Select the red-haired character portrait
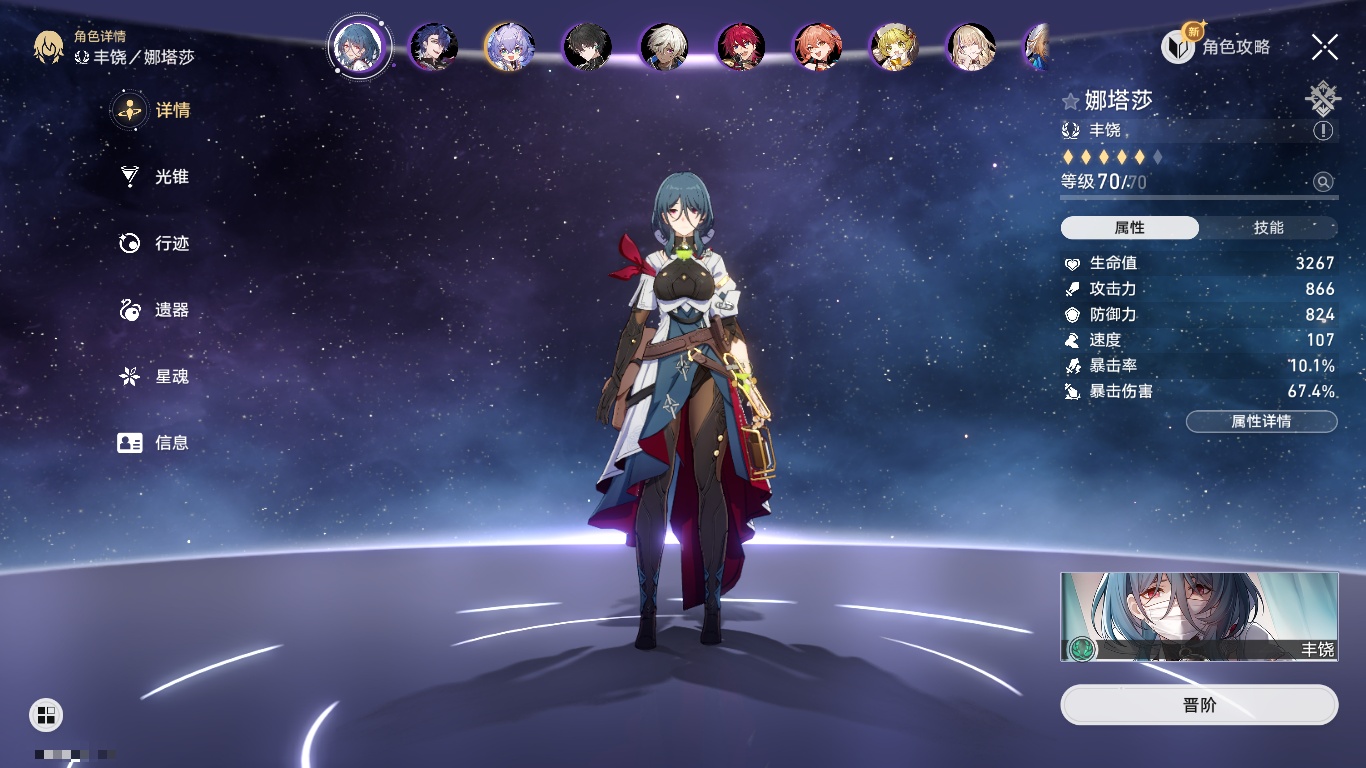The image size is (1366, 768). pos(741,46)
